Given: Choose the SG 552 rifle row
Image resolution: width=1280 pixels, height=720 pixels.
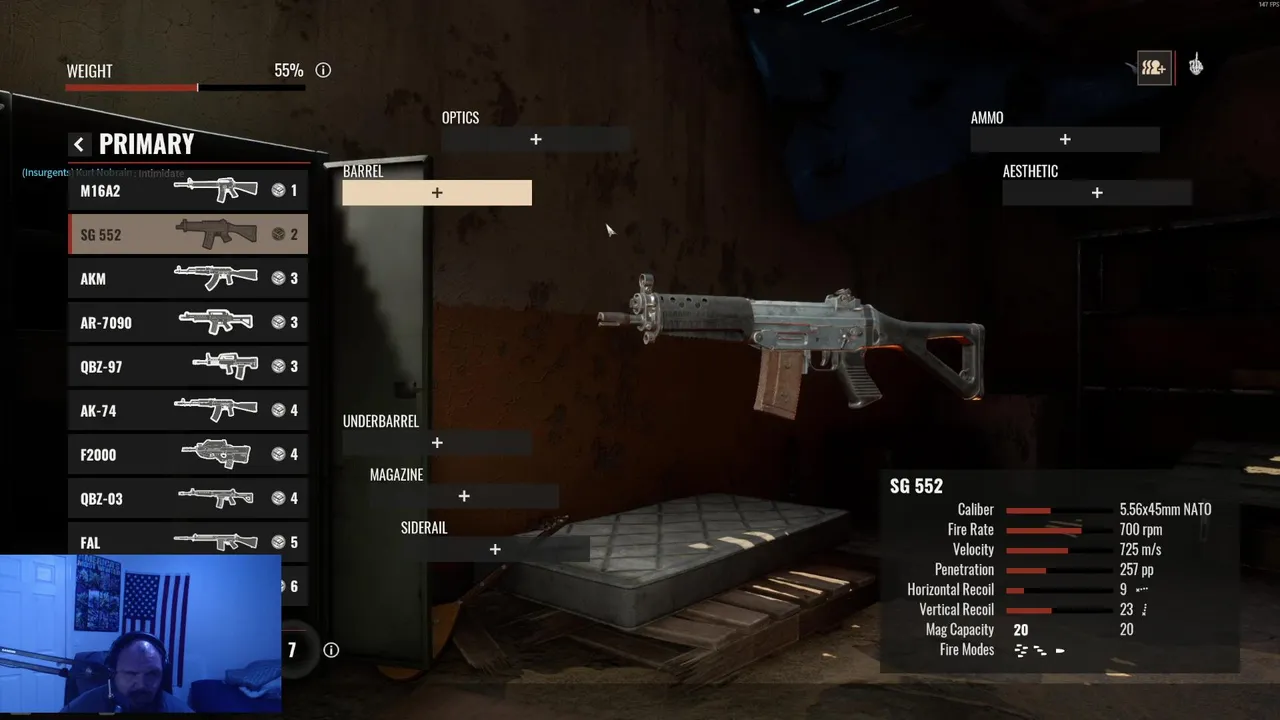Looking at the screenshot, I should [x=188, y=234].
